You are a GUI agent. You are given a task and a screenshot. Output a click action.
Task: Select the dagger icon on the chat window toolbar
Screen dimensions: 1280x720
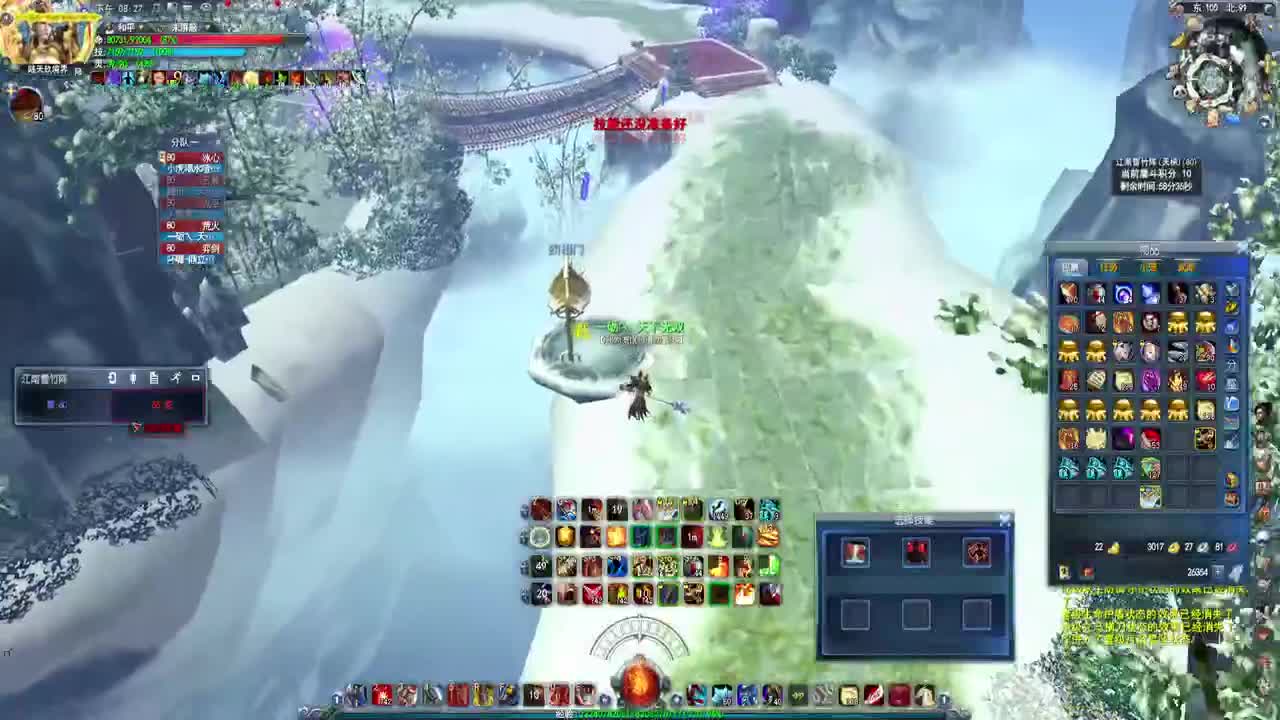coord(175,378)
